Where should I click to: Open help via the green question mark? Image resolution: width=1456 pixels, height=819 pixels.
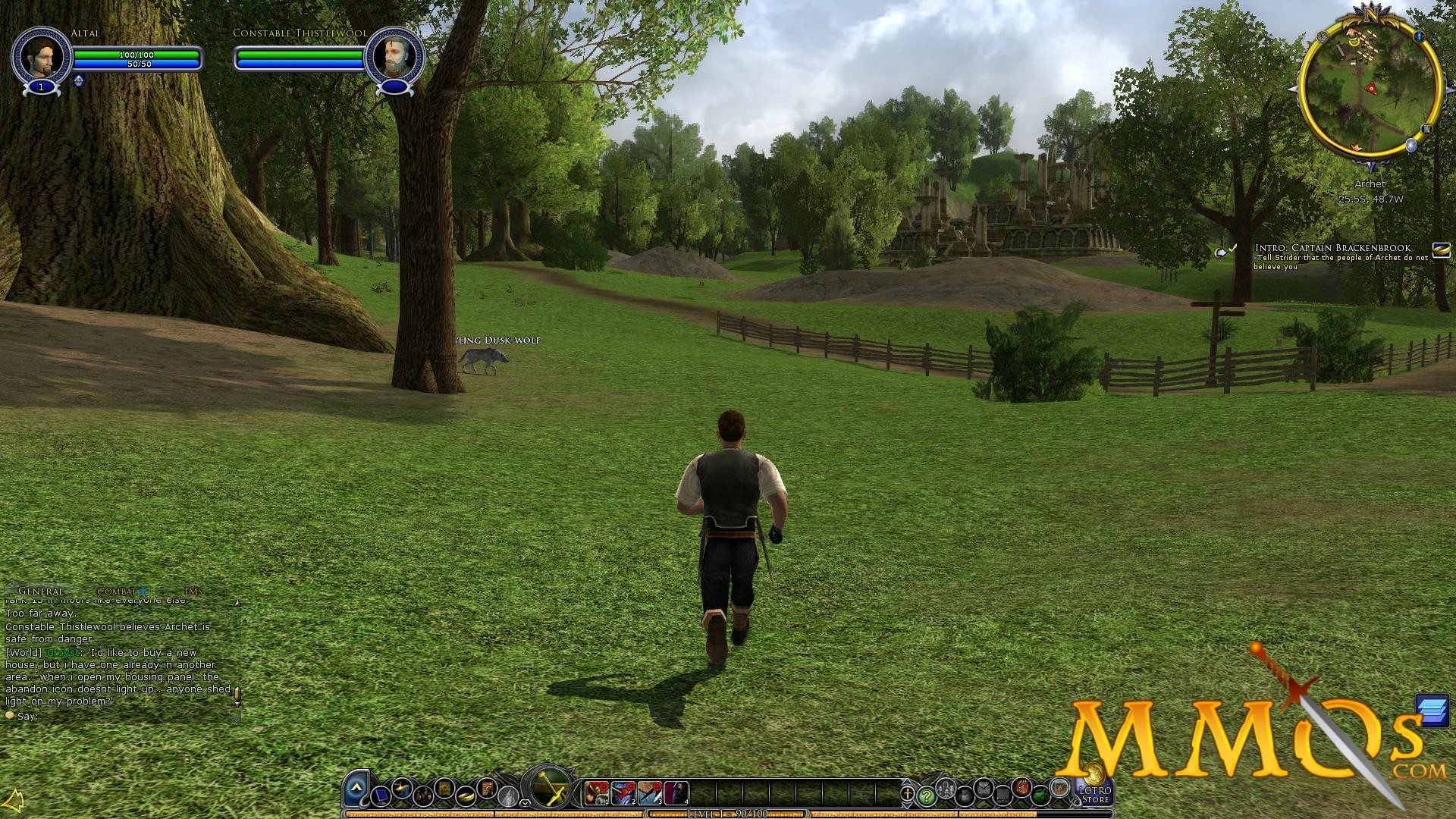pos(926,796)
